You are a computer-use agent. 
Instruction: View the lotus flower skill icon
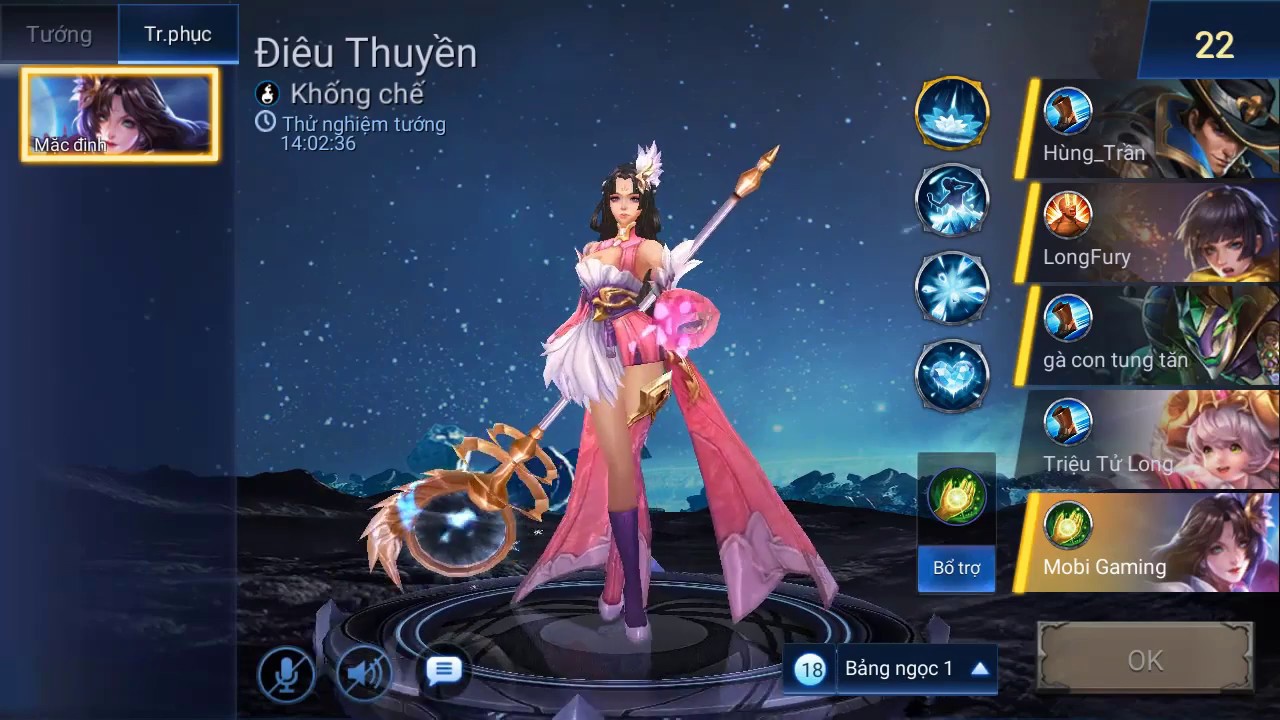952,112
